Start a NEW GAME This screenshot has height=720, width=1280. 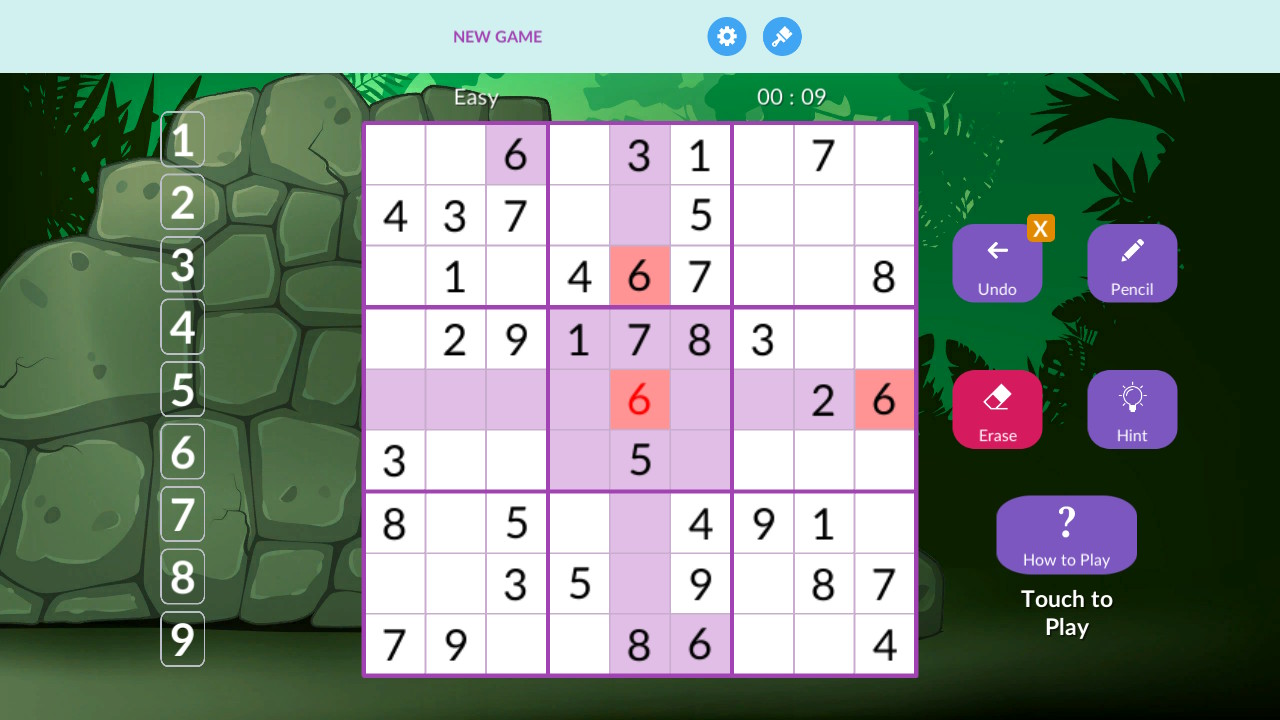pos(497,36)
